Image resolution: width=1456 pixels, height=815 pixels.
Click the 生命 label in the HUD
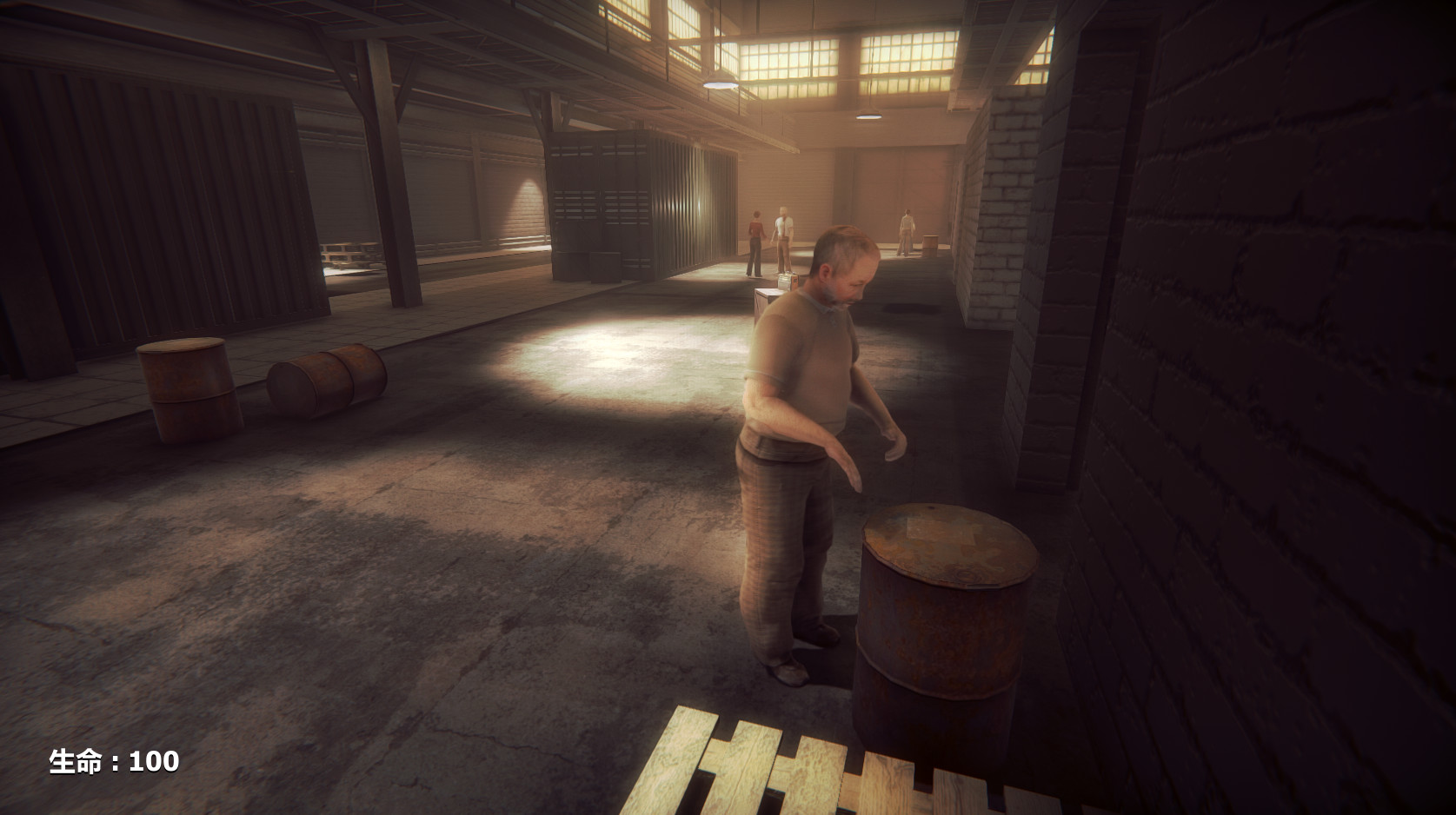tap(74, 761)
